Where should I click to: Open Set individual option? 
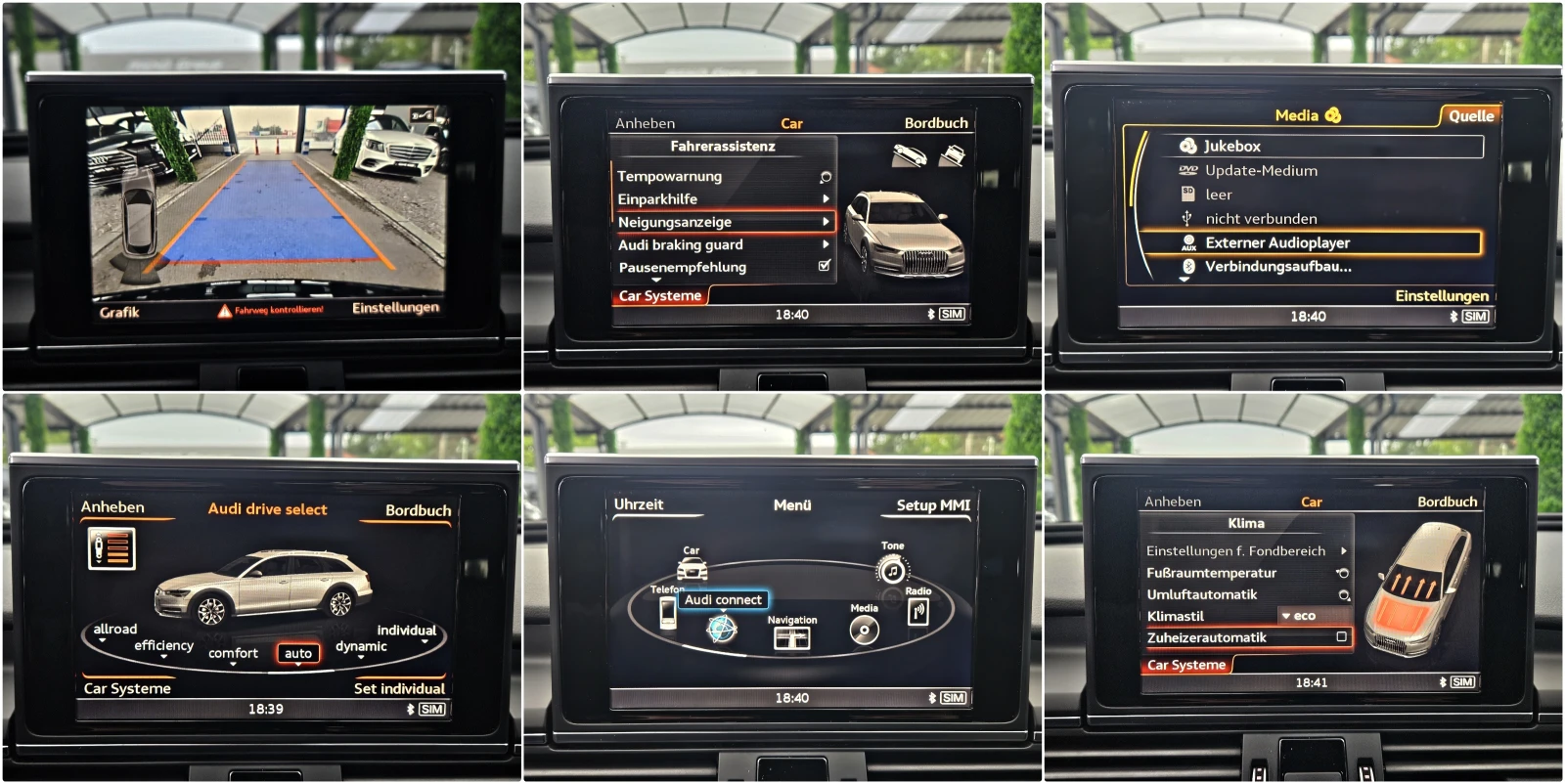click(399, 688)
